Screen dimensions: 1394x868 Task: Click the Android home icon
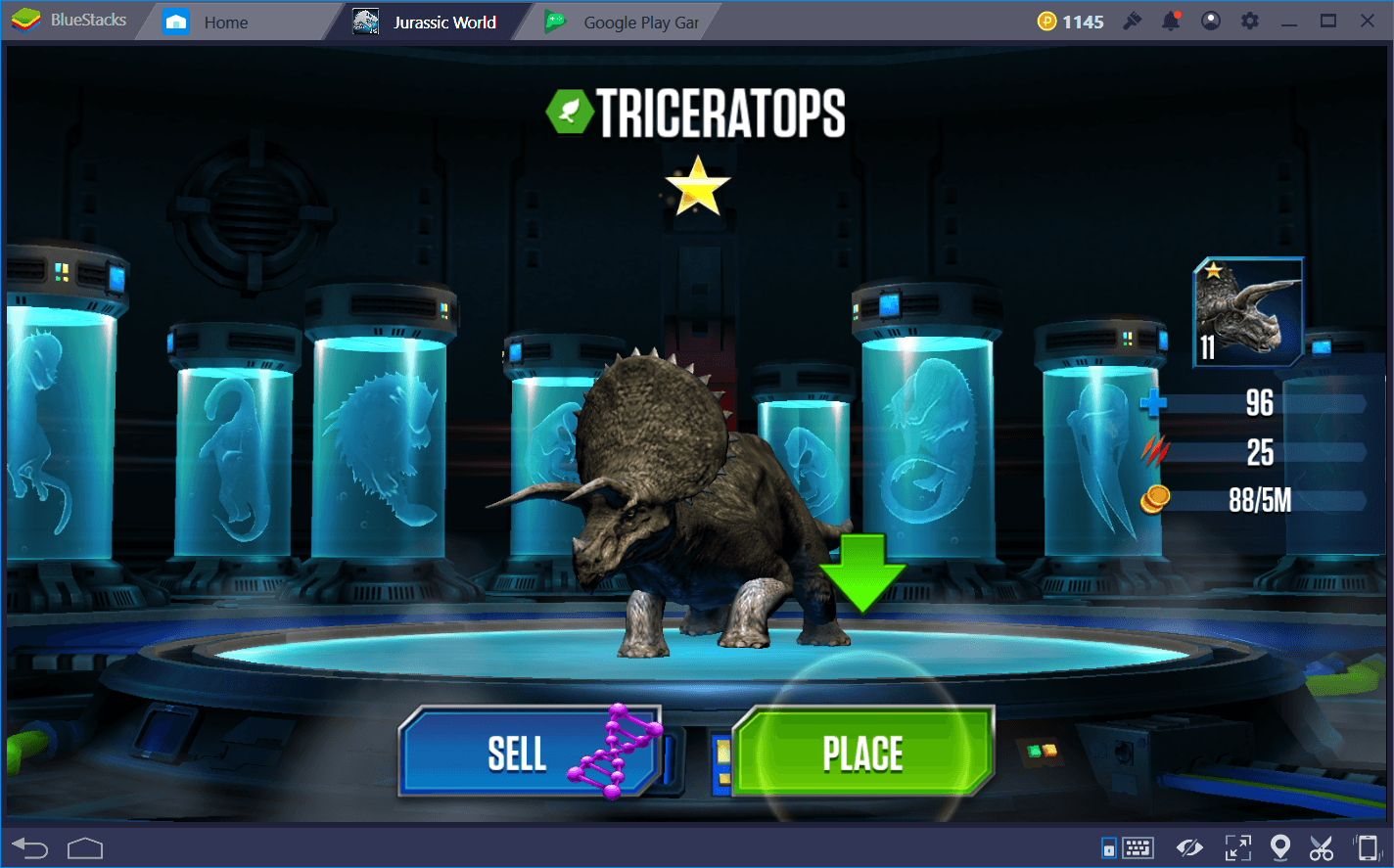[x=85, y=847]
